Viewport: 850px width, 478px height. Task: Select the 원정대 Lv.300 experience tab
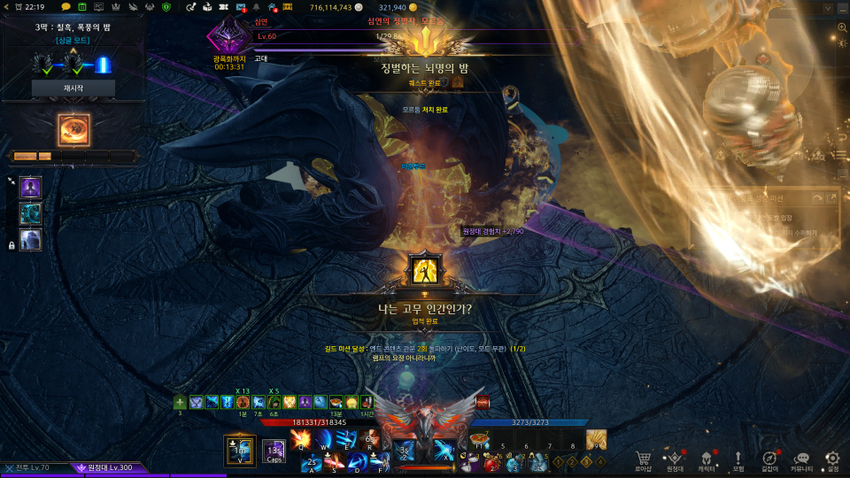pyautogui.click(x=104, y=468)
